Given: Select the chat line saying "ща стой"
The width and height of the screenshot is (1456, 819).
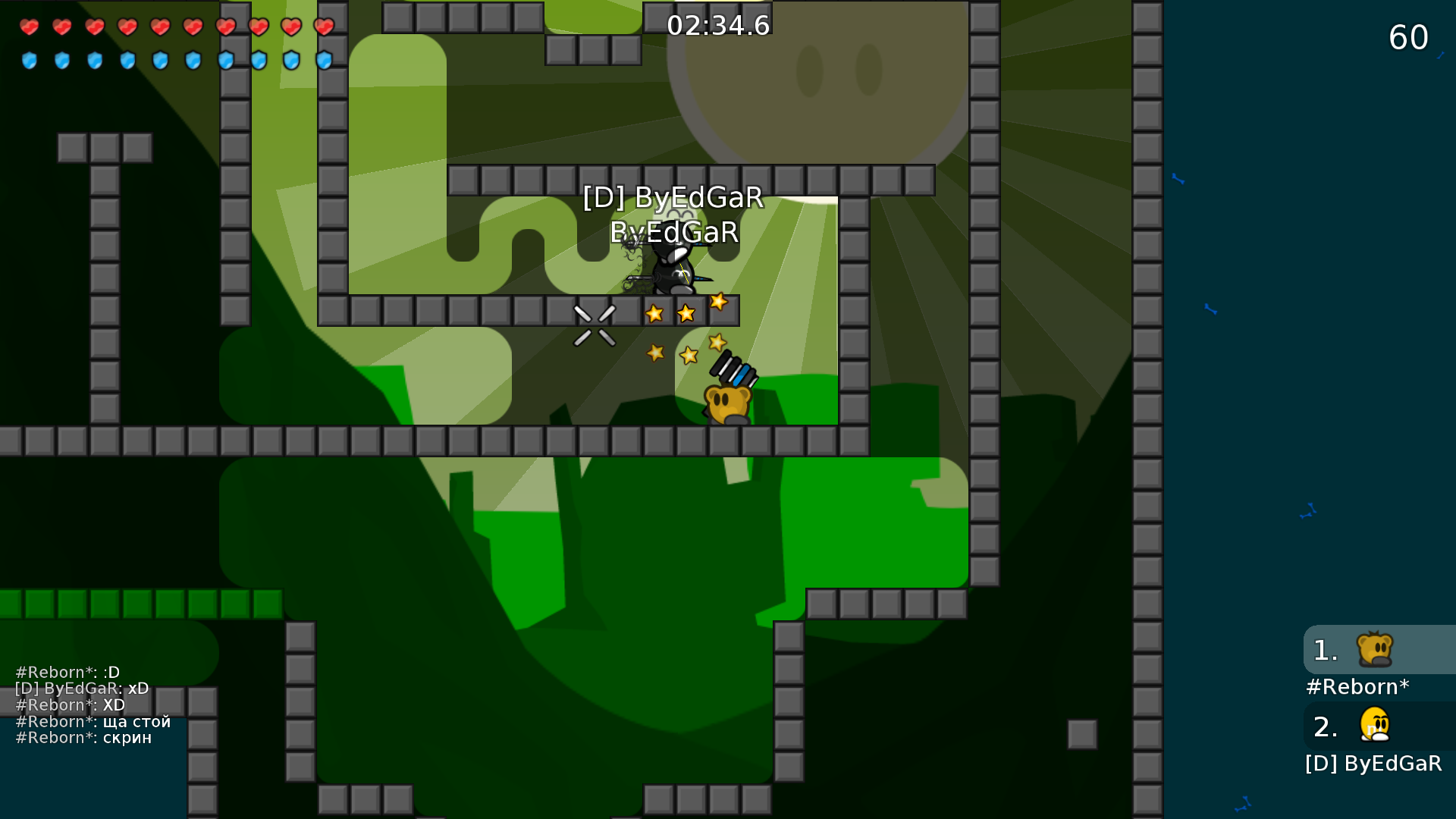Looking at the screenshot, I should [x=93, y=721].
